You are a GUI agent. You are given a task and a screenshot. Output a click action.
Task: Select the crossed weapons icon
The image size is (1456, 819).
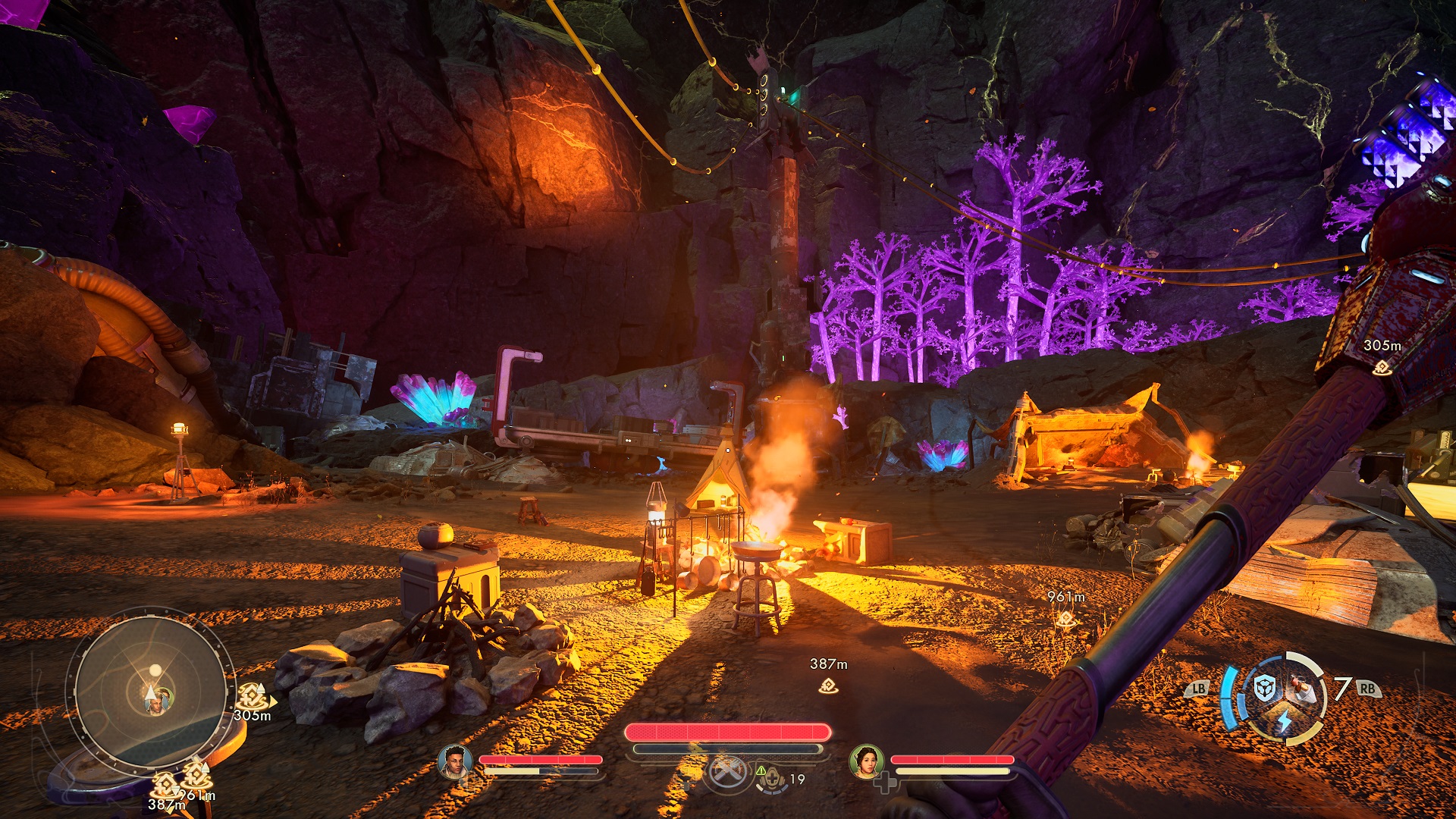[x=726, y=773]
